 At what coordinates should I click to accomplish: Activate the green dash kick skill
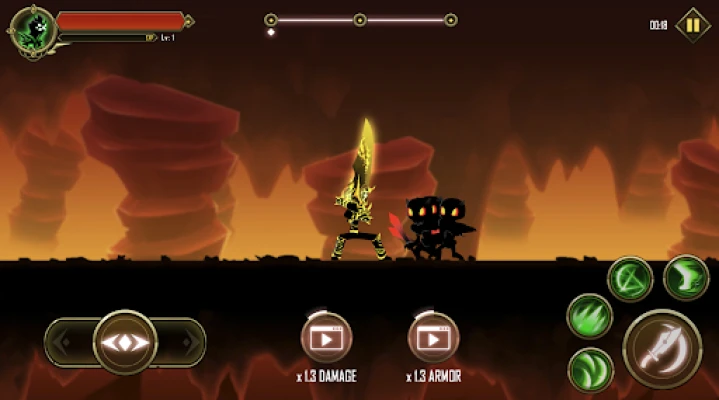686,278
